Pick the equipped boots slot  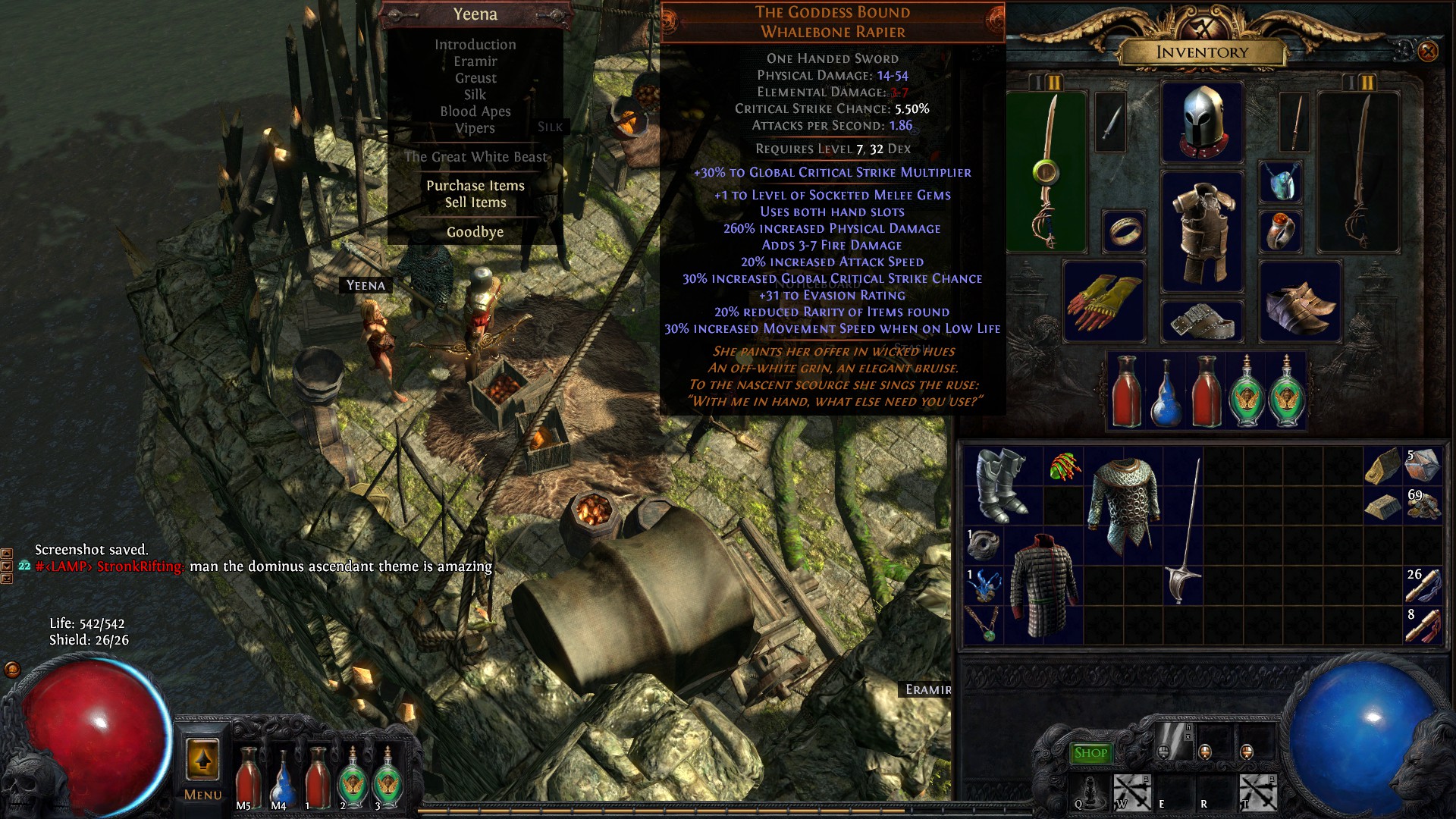[x=1299, y=301]
